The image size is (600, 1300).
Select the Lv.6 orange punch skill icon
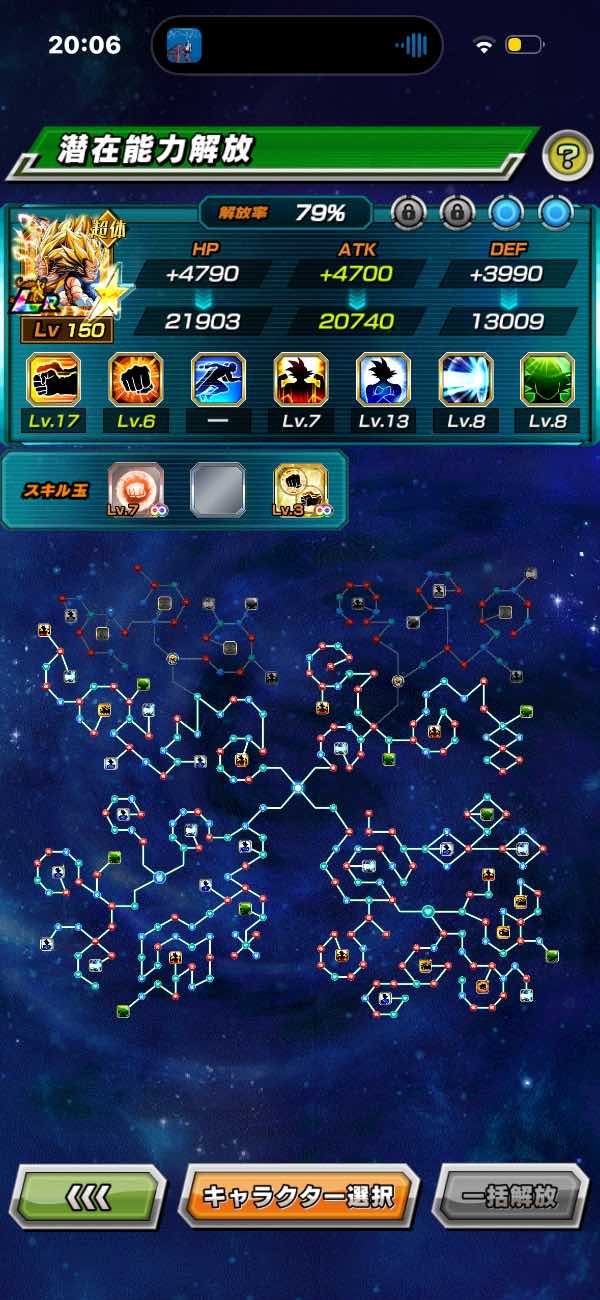(136, 380)
